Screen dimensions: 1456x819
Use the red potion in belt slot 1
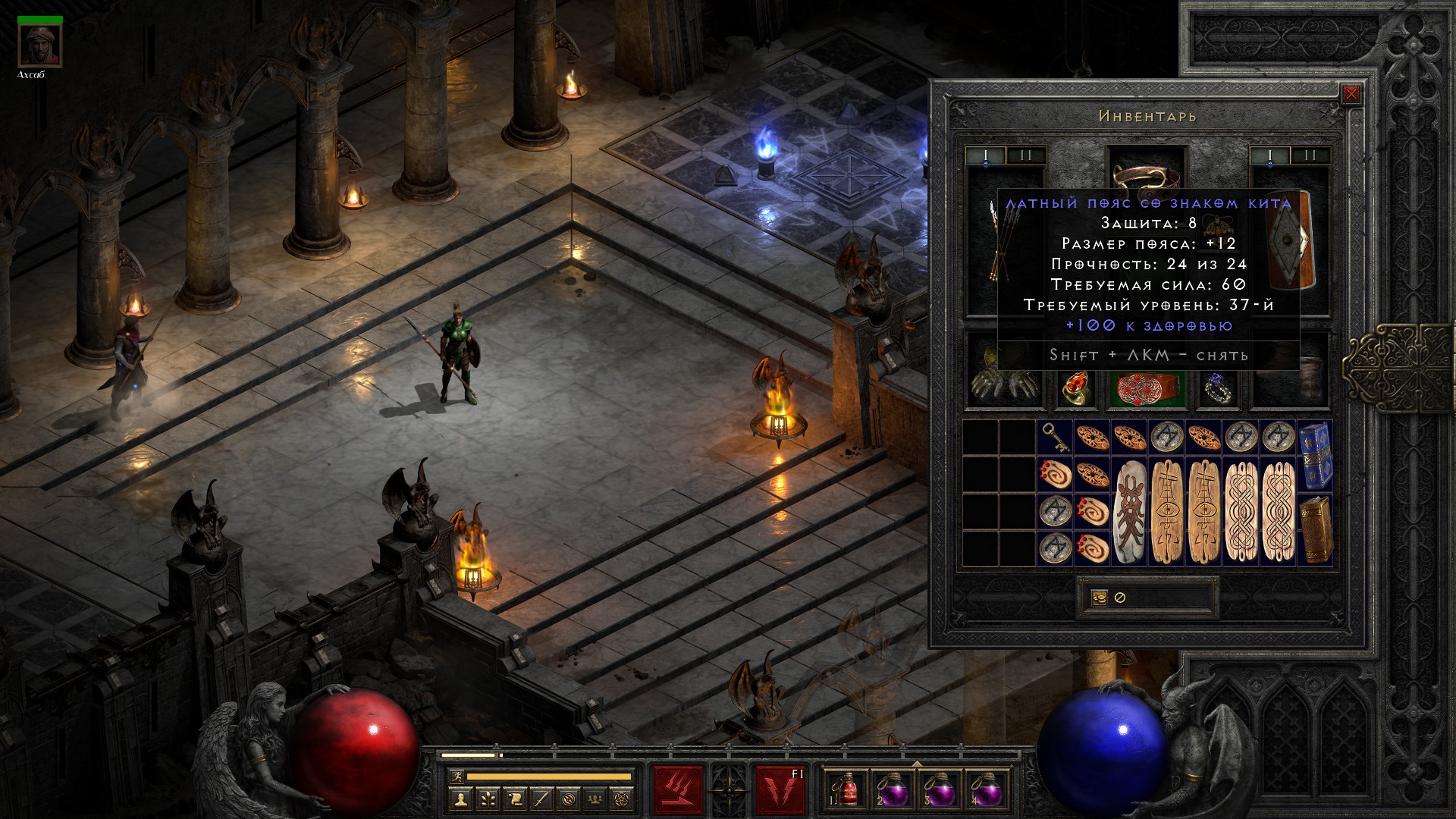pyautogui.click(x=847, y=790)
